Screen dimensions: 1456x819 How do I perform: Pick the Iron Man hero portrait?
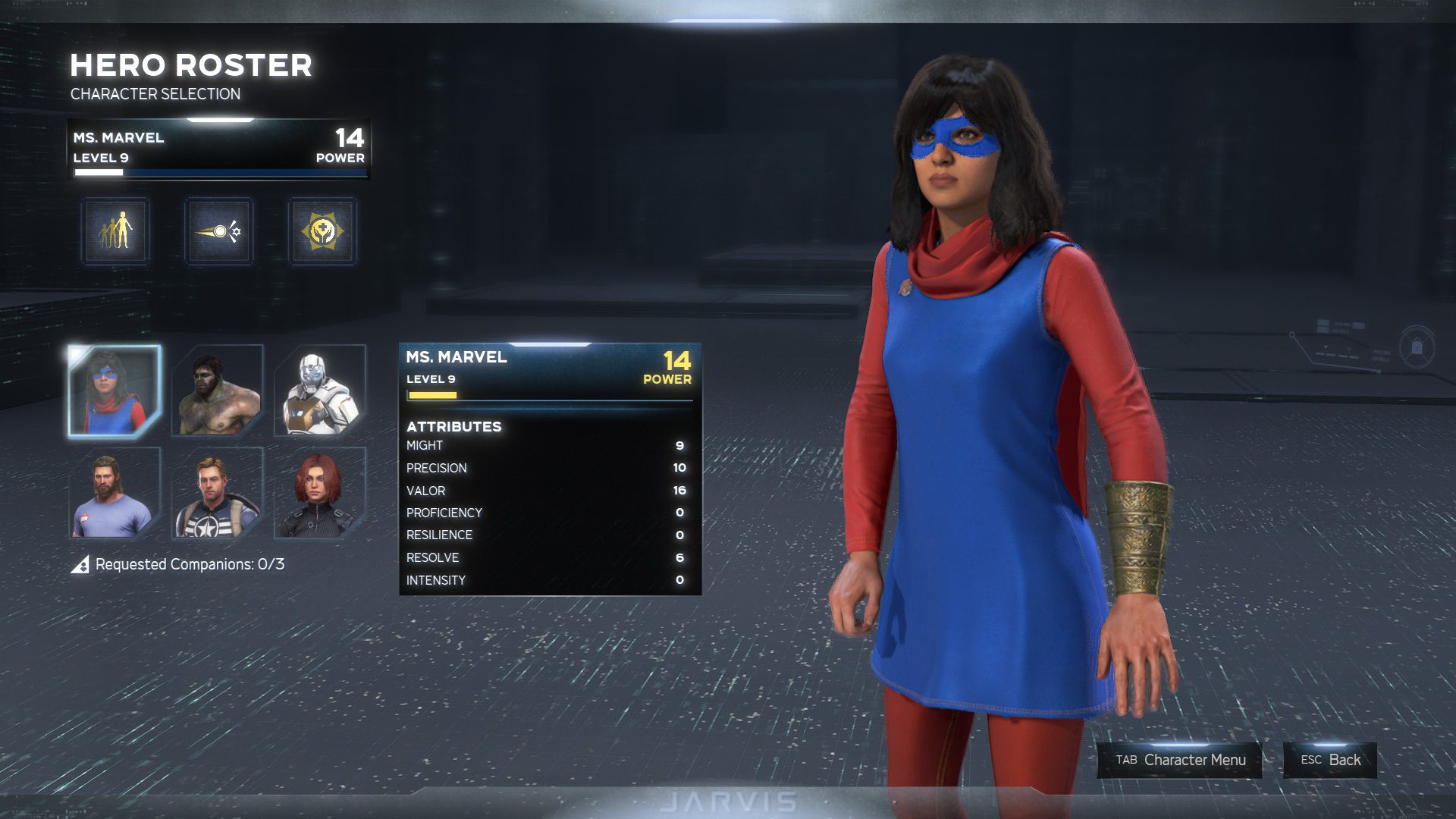point(320,391)
